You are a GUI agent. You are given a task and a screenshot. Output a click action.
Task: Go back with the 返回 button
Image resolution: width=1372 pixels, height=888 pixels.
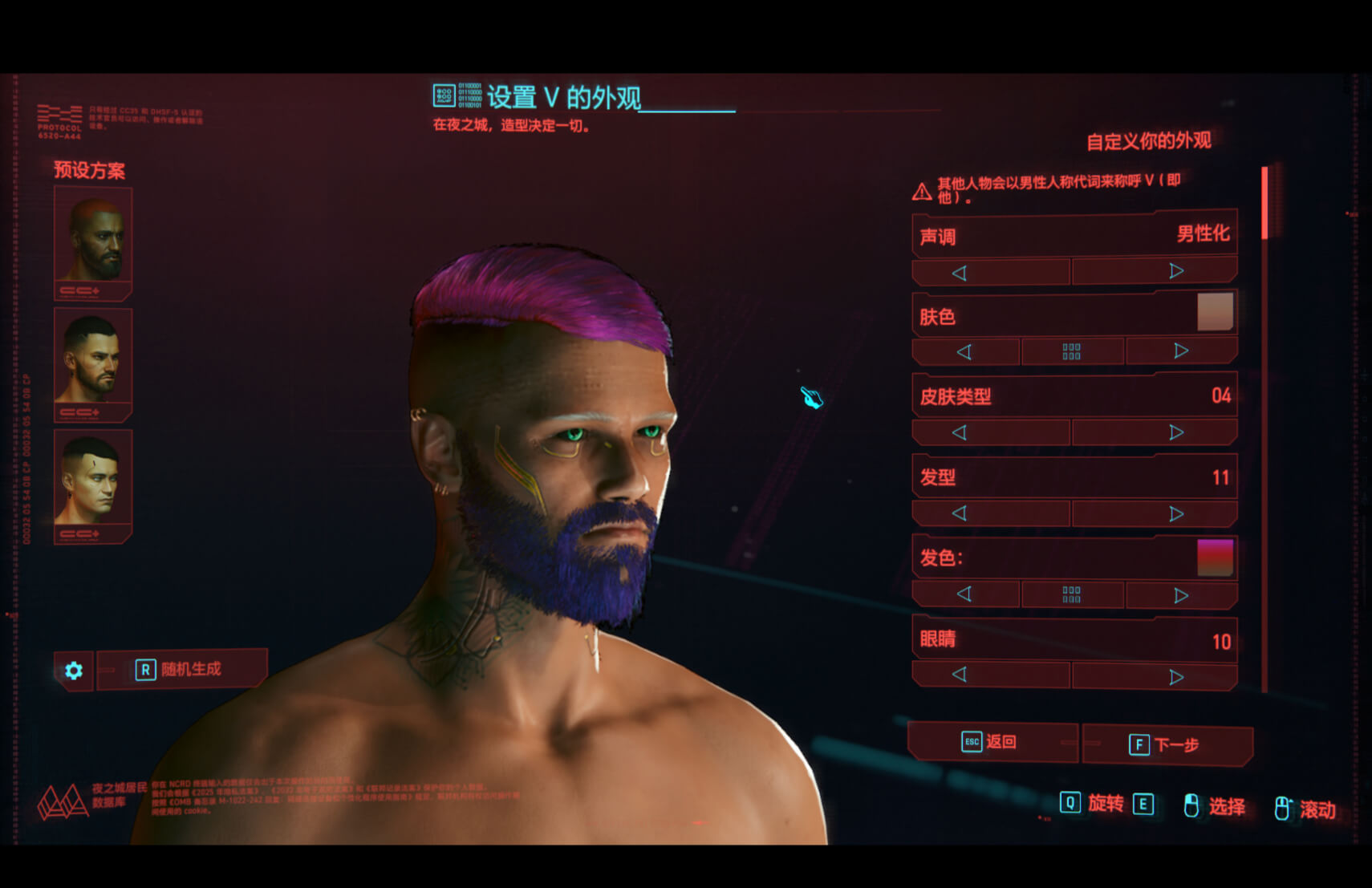pos(991,742)
